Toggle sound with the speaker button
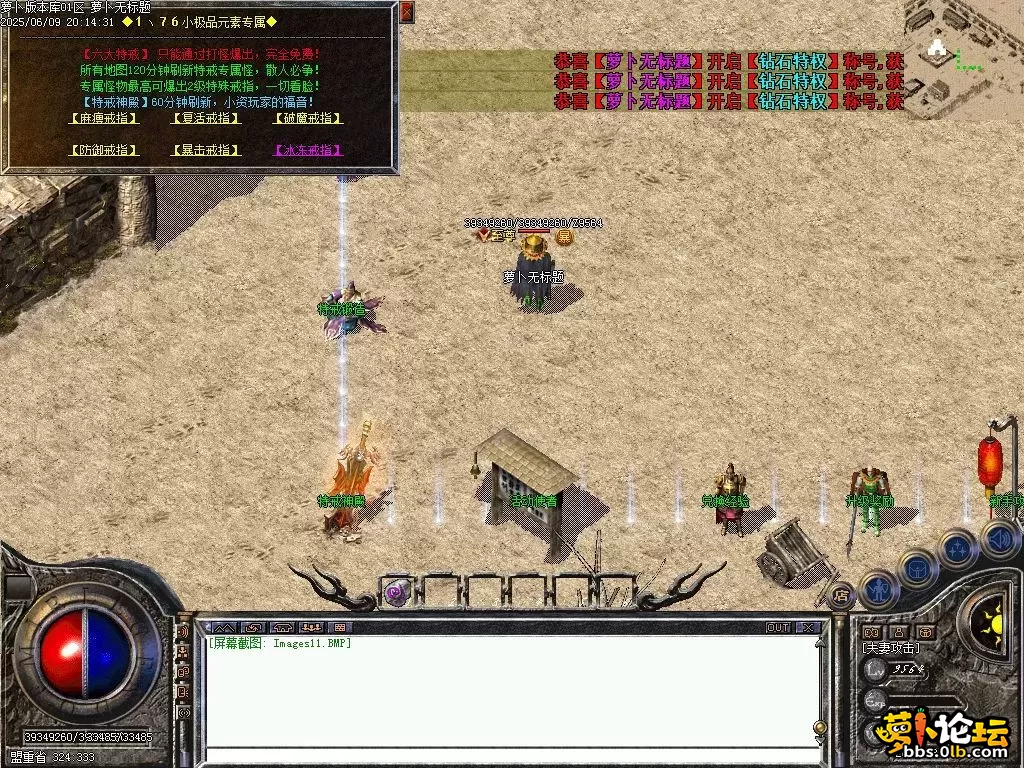This screenshot has height=768, width=1024. pyautogui.click(x=999, y=539)
